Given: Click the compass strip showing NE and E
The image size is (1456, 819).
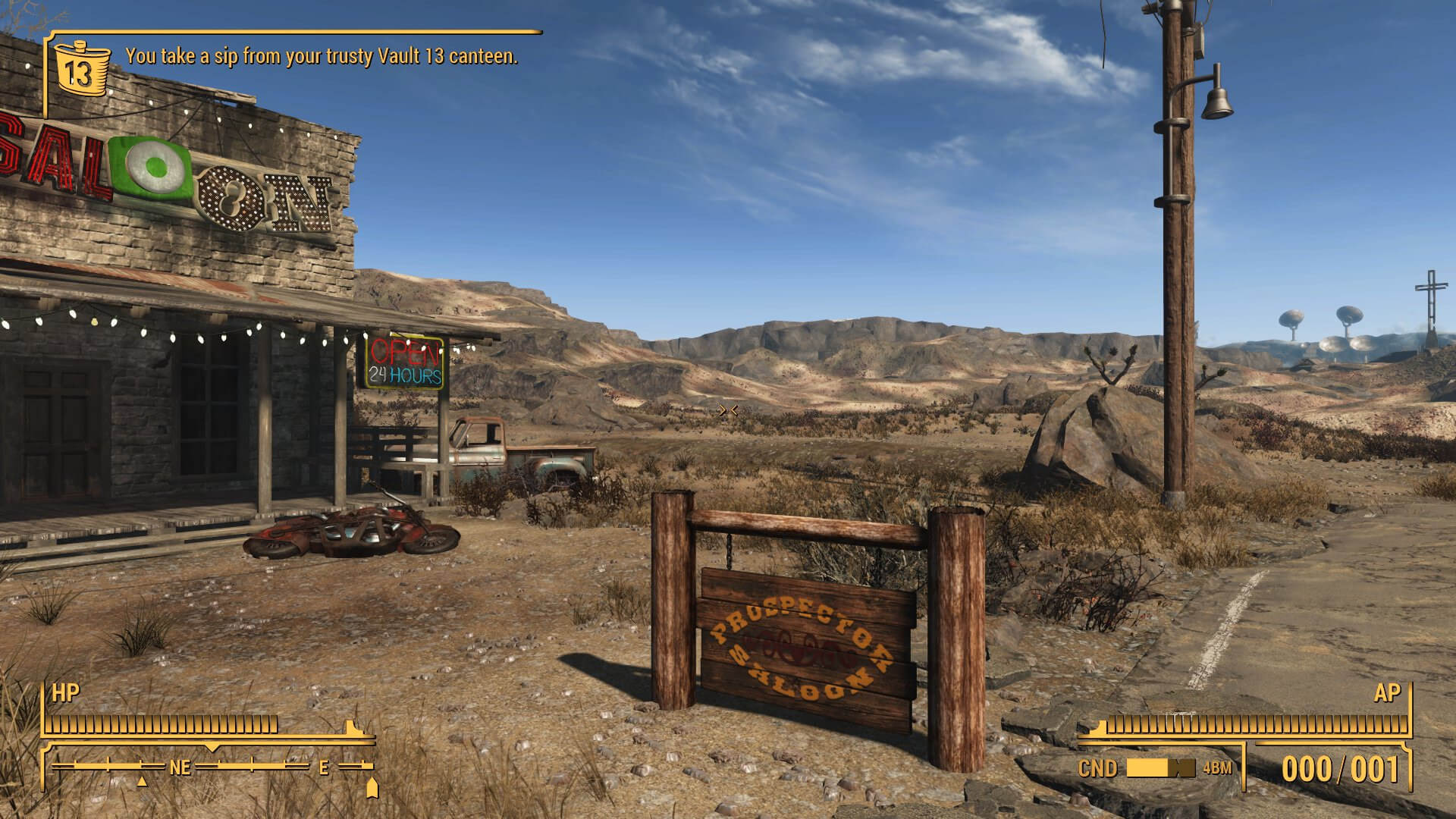Looking at the screenshot, I should click(x=212, y=767).
